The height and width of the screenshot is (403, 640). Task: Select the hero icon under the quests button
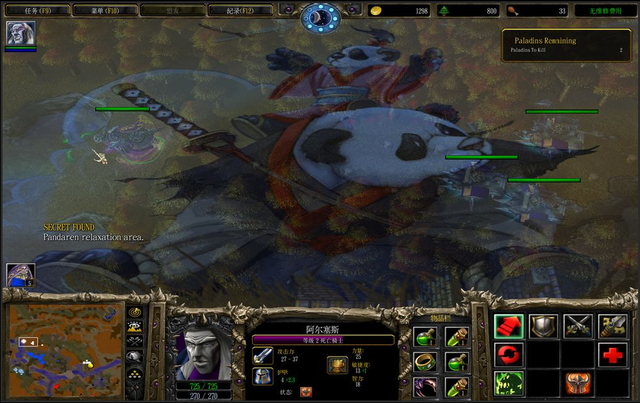click(20, 34)
